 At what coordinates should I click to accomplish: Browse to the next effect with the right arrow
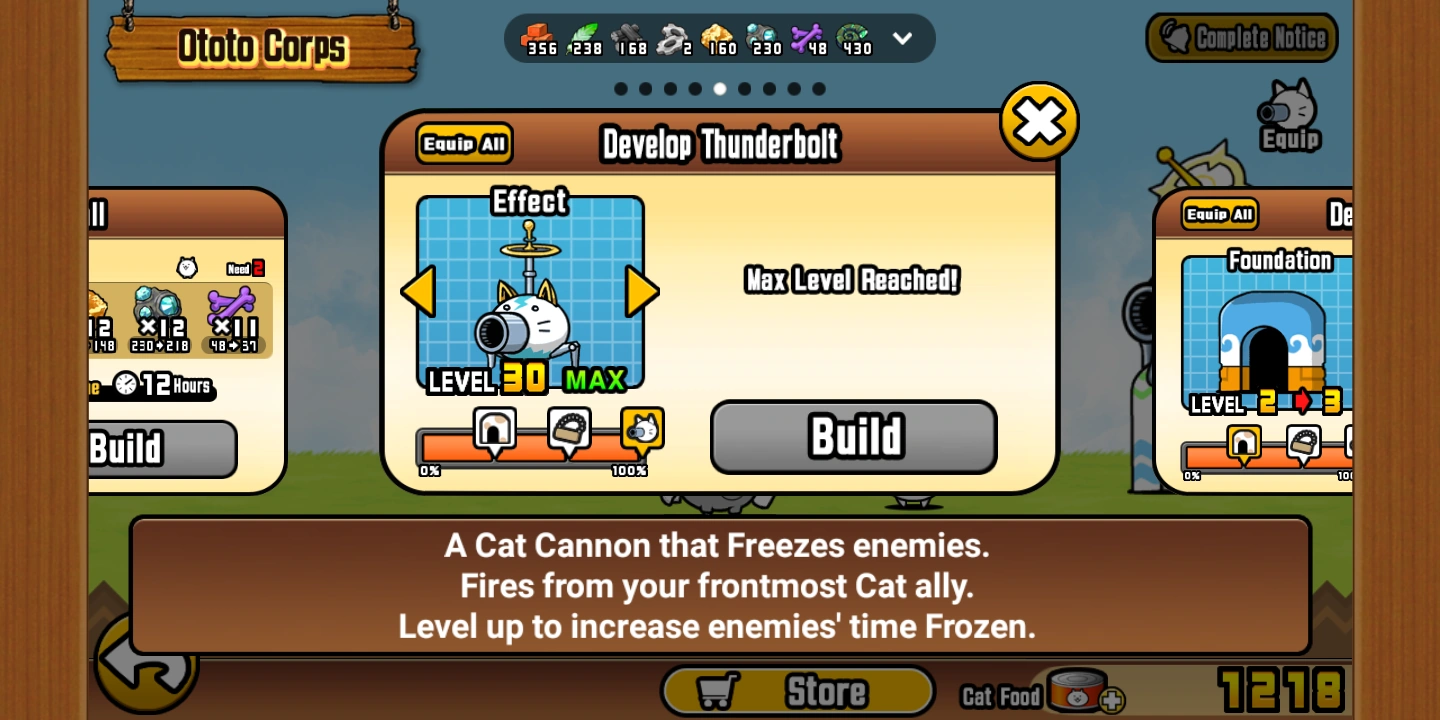click(x=643, y=291)
